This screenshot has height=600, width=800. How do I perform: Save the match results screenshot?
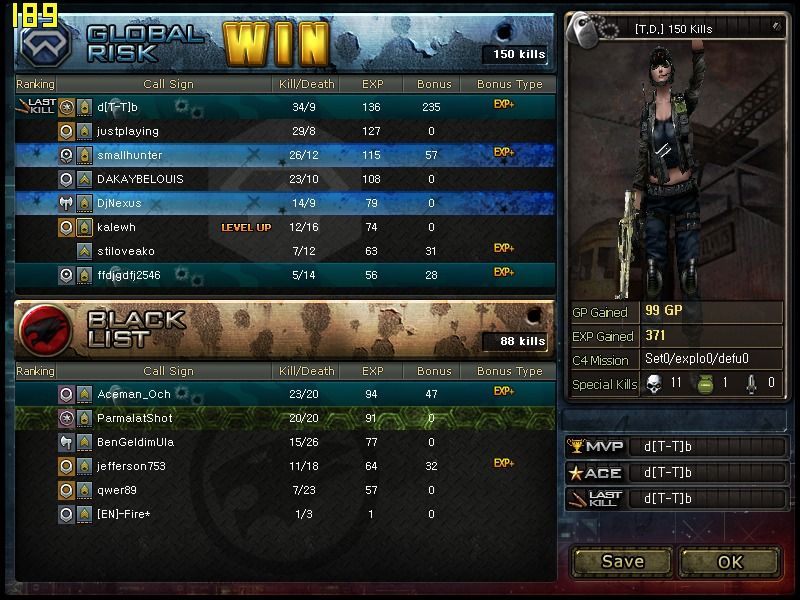click(x=622, y=561)
